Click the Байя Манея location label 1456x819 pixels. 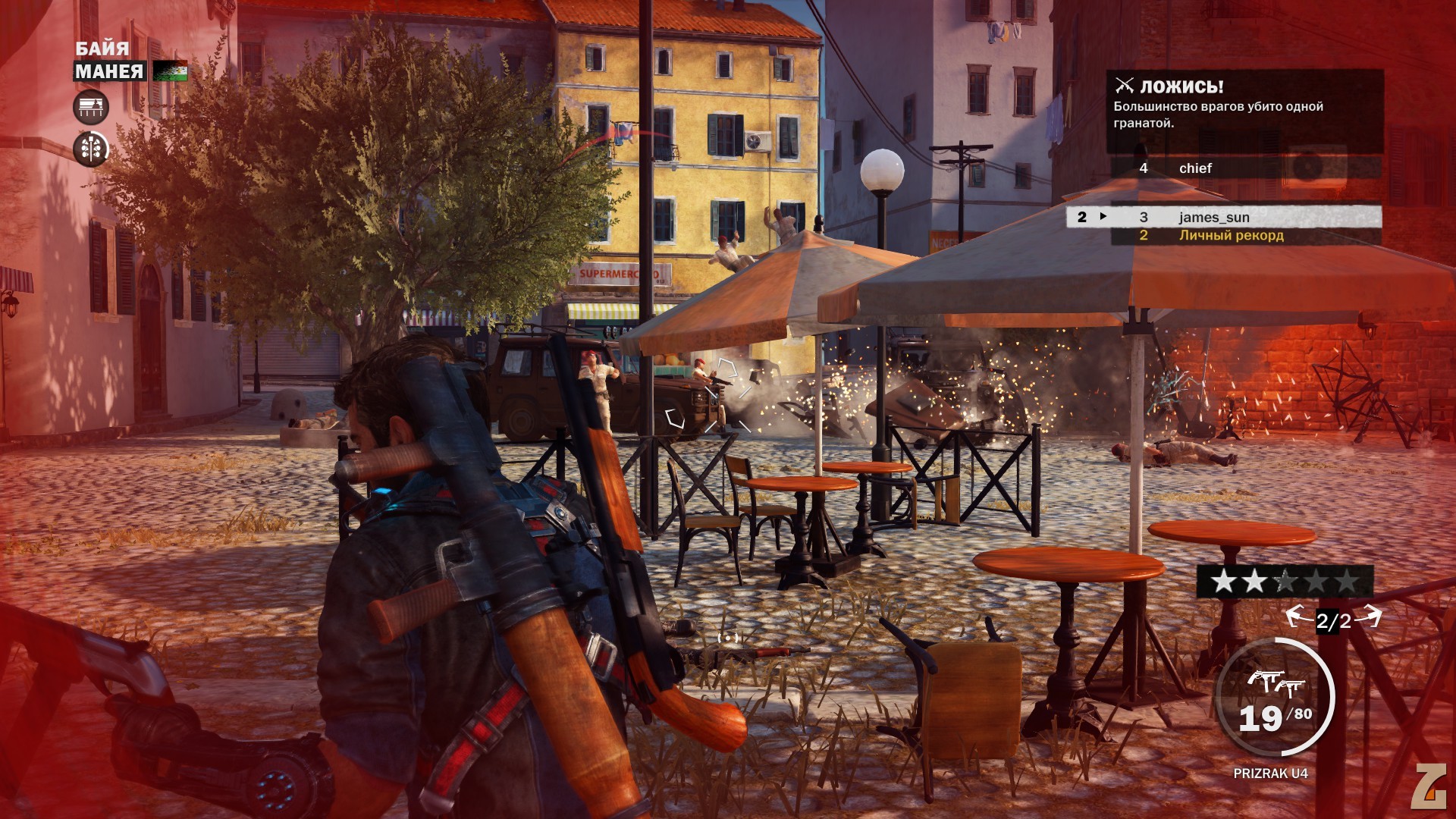point(108,61)
